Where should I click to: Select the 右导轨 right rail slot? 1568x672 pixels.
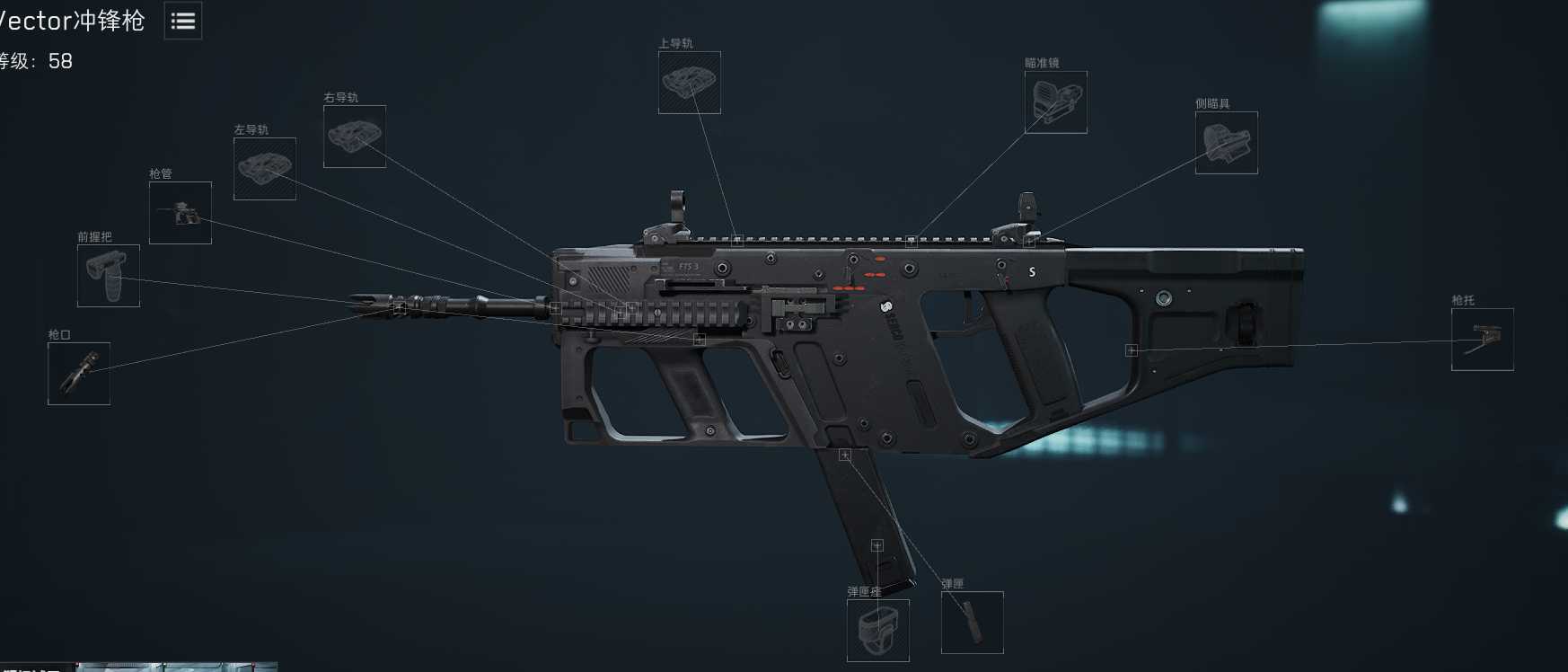click(355, 137)
